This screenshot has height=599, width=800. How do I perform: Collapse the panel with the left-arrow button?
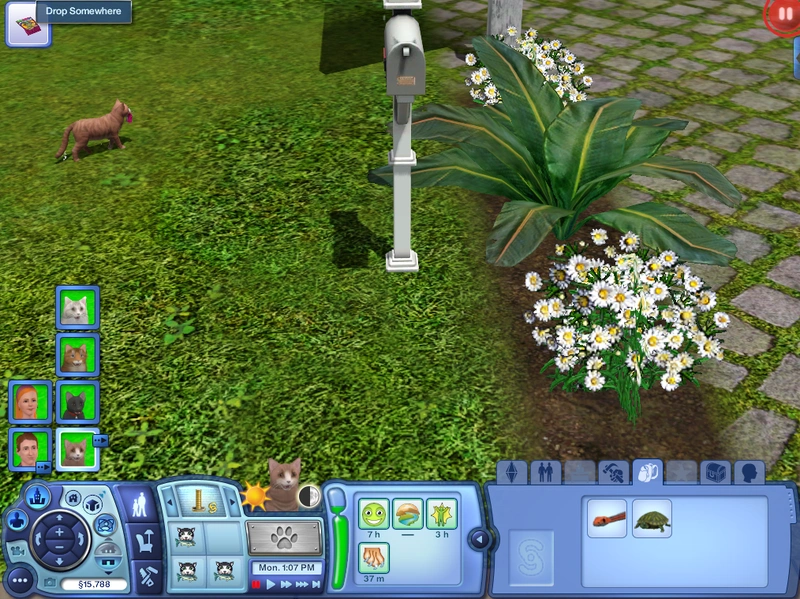[479, 540]
